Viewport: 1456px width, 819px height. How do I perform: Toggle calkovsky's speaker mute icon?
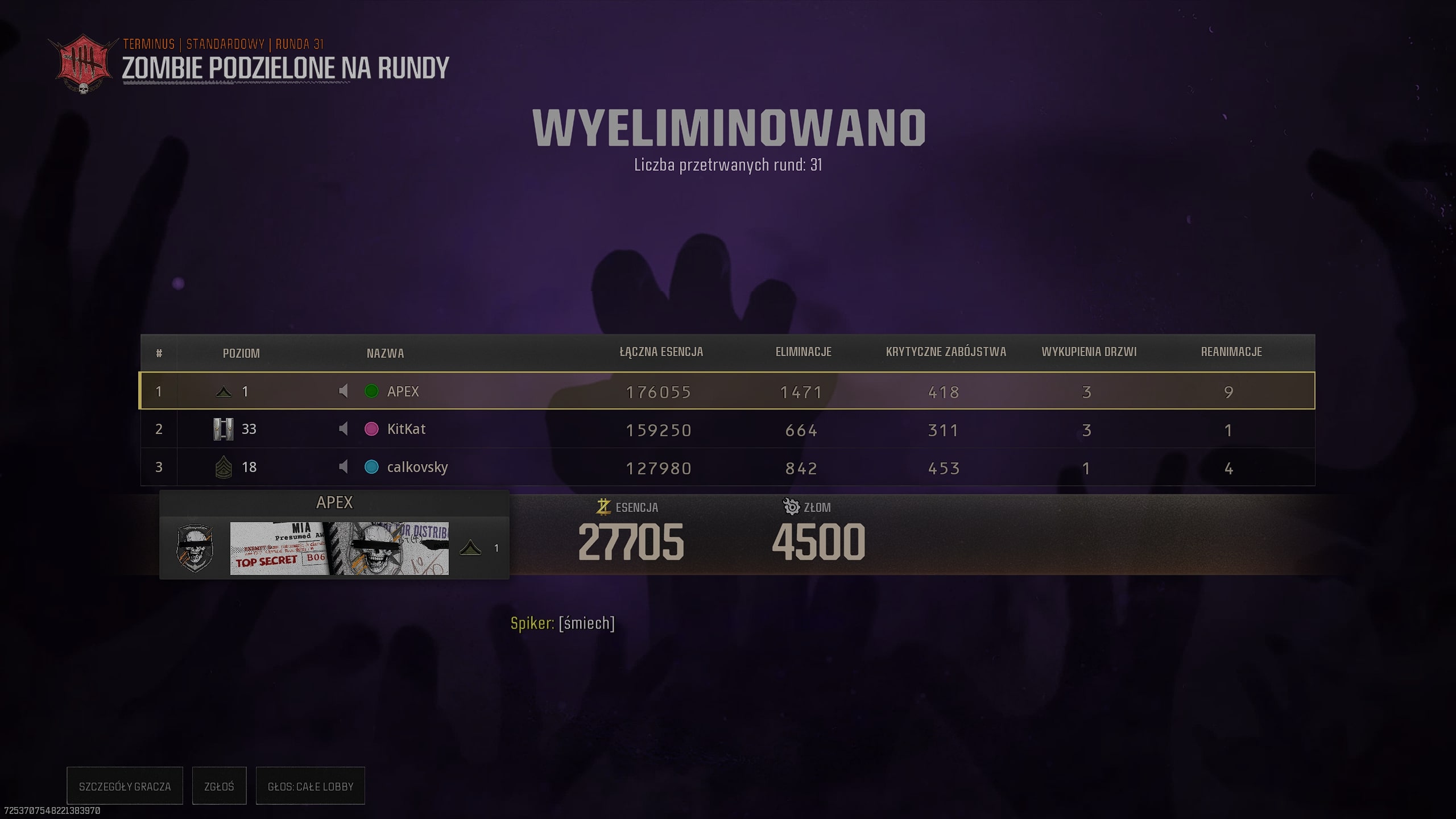343,467
